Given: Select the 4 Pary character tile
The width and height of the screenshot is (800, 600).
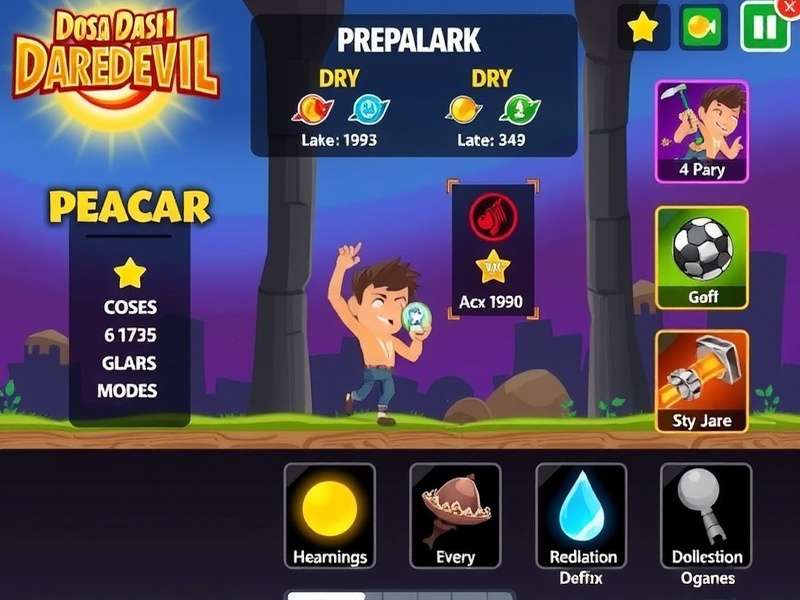Looking at the screenshot, I should pos(702,131).
